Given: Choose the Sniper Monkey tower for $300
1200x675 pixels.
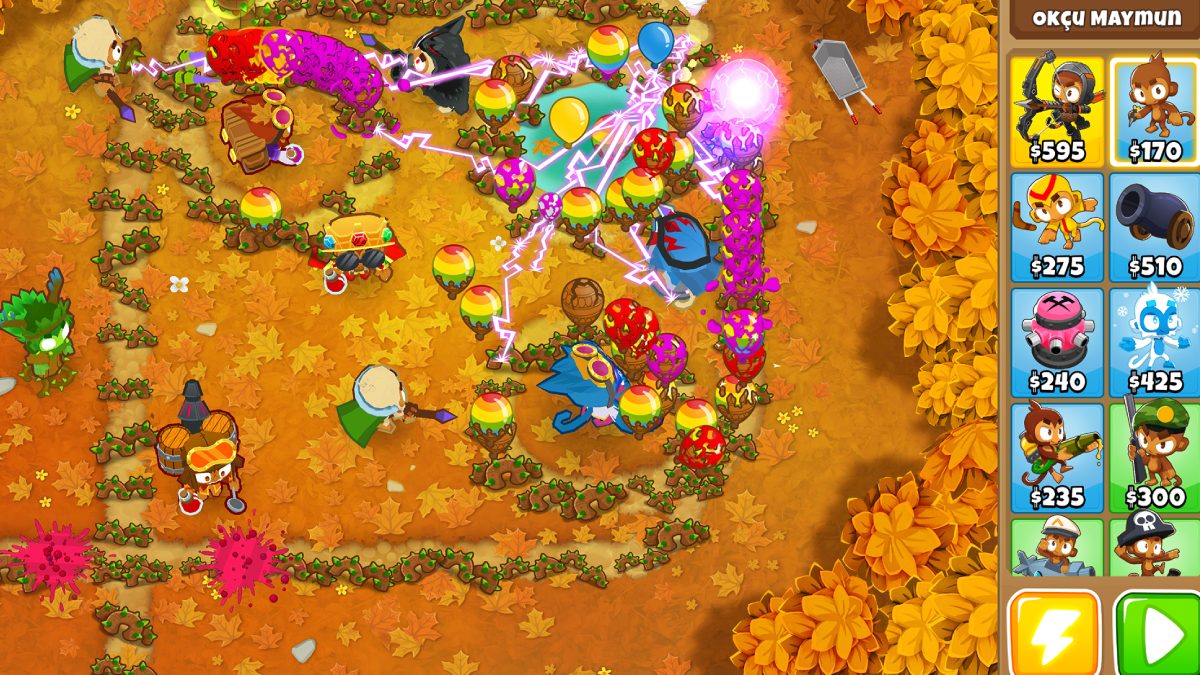Looking at the screenshot, I should click(1154, 457).
